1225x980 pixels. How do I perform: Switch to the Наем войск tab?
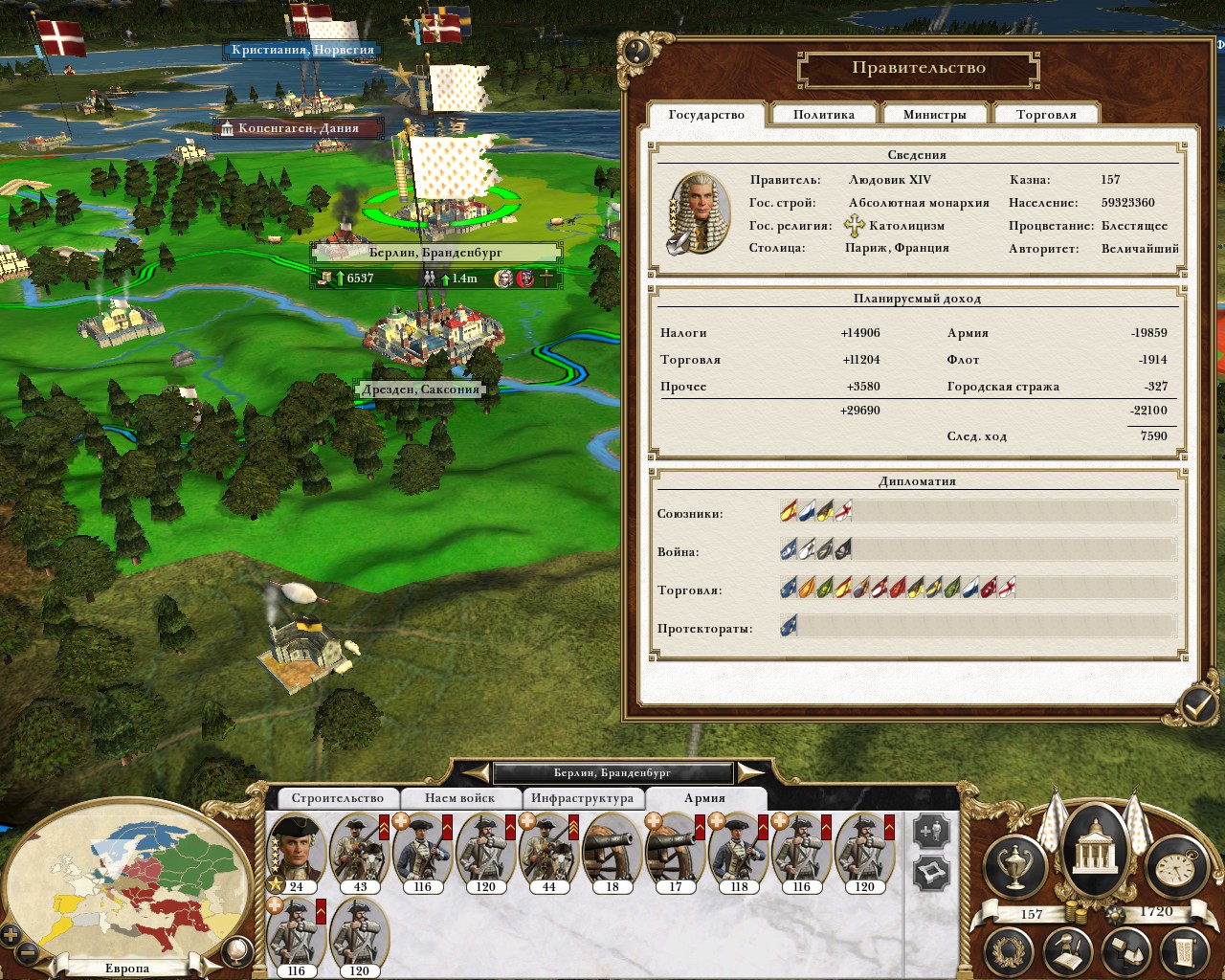460,798
